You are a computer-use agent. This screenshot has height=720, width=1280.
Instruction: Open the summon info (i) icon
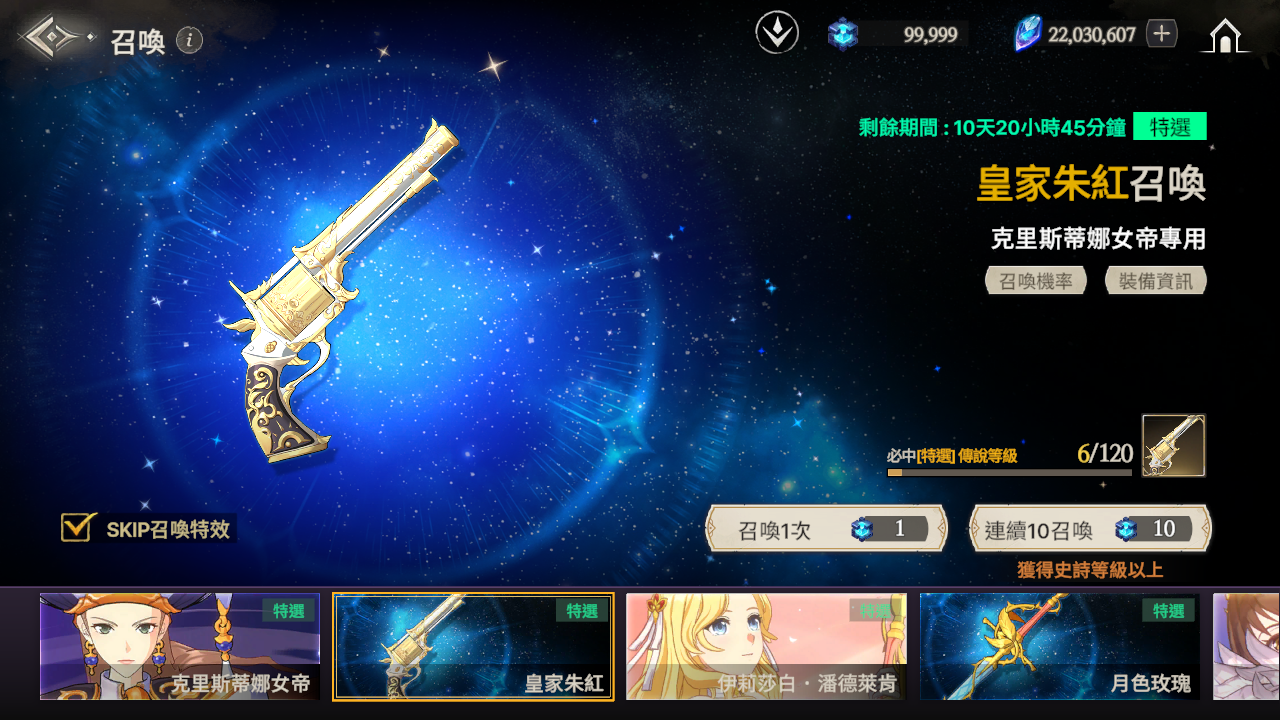coord(189,40)
